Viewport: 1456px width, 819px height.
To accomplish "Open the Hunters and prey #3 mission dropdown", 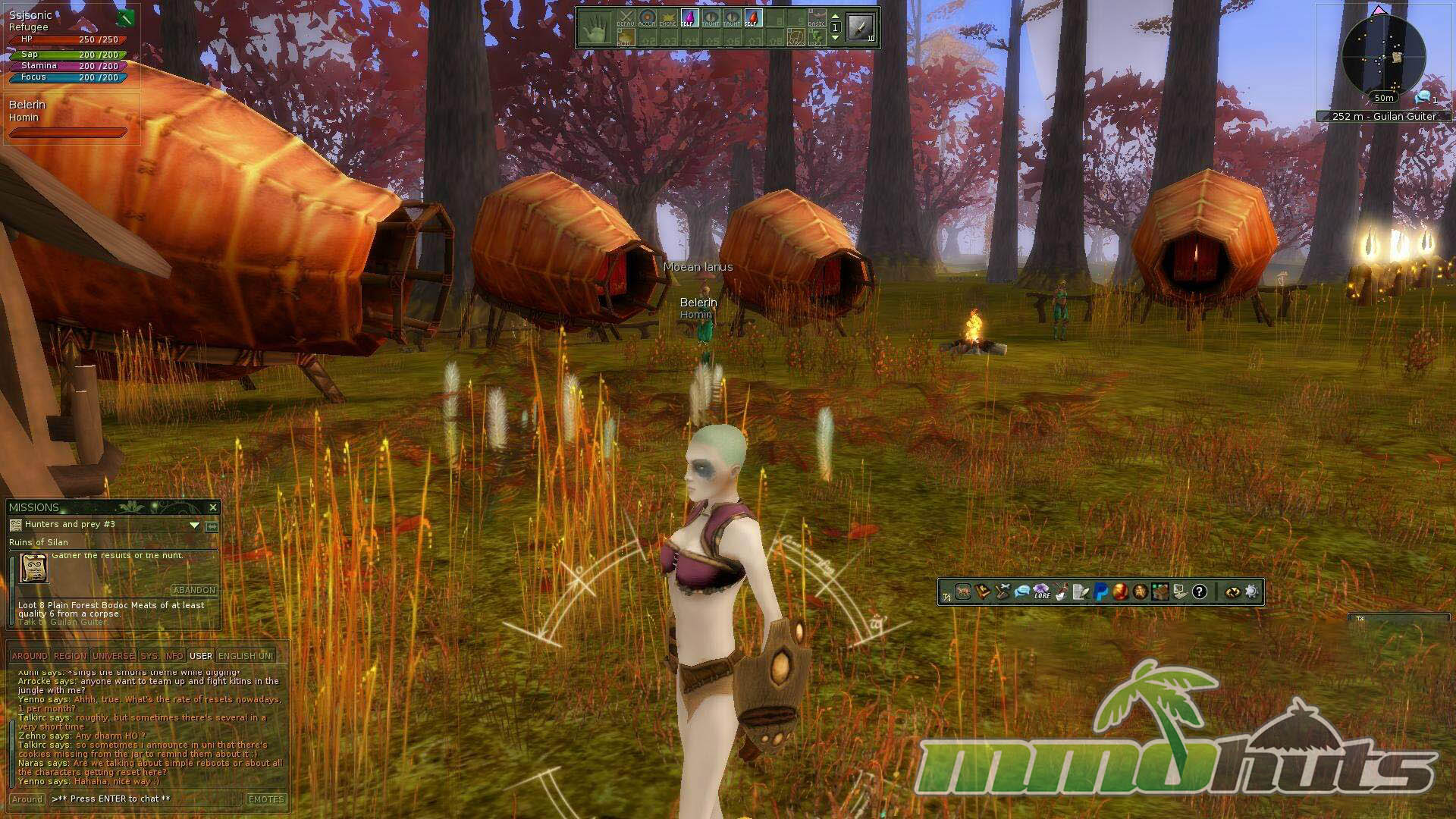I will point(194,525).
